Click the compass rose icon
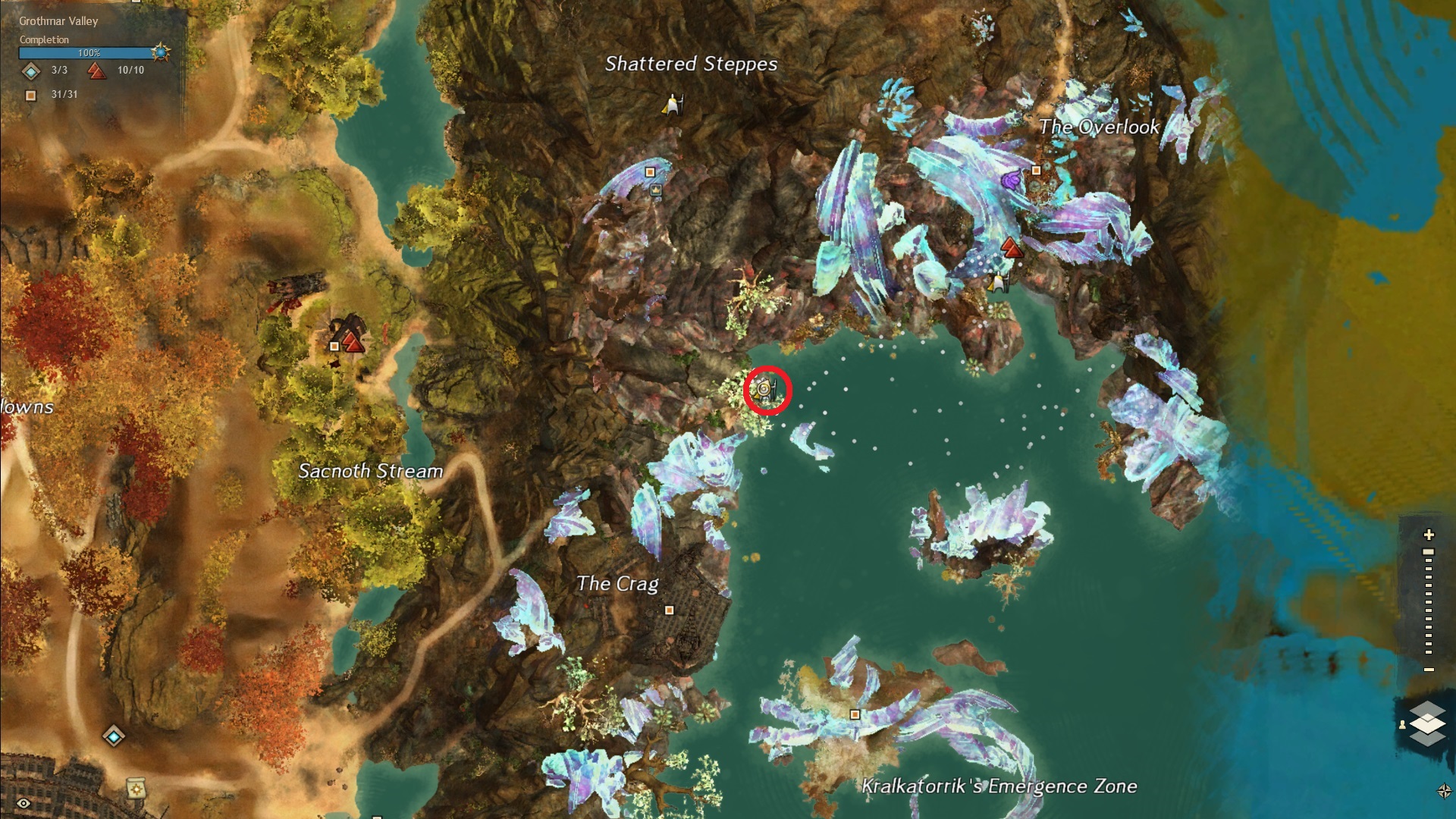 coord(1444,791)
